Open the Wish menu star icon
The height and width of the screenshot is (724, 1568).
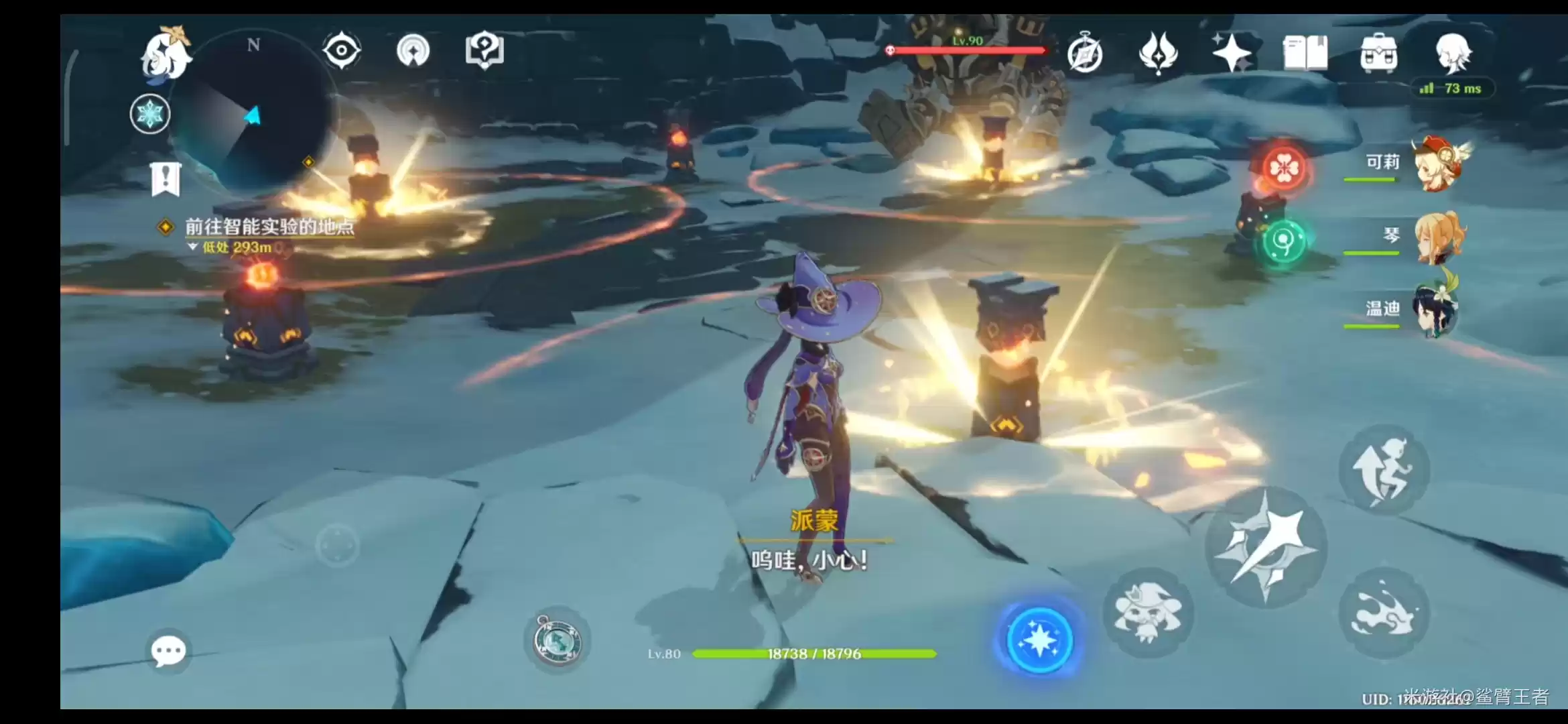click(x=1232, y=54)
